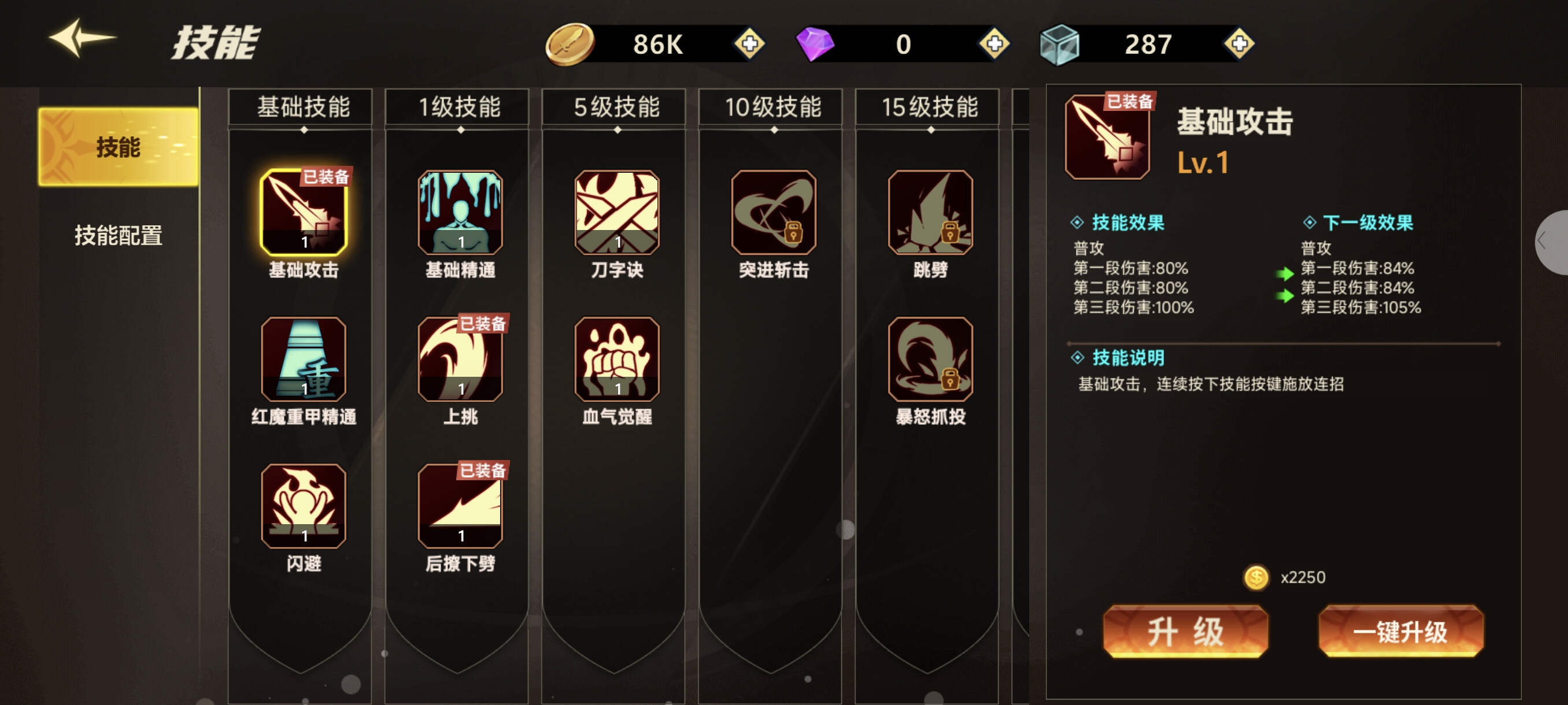Switch to the 技能 tab
The width and height of the screenshot is (1568, 705).
(x=119, y=145)
